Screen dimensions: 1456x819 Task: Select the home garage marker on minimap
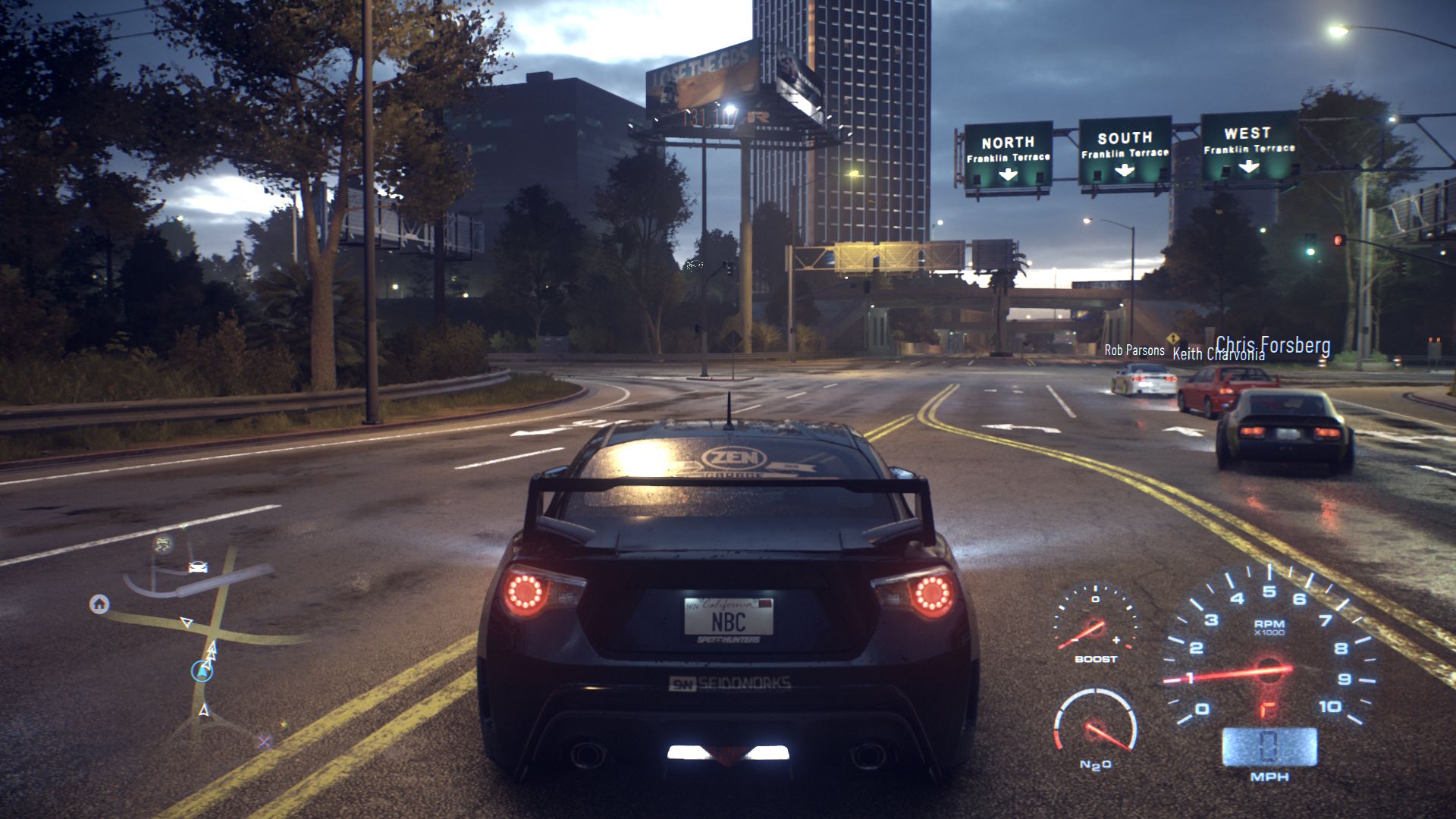pos(99,604)
